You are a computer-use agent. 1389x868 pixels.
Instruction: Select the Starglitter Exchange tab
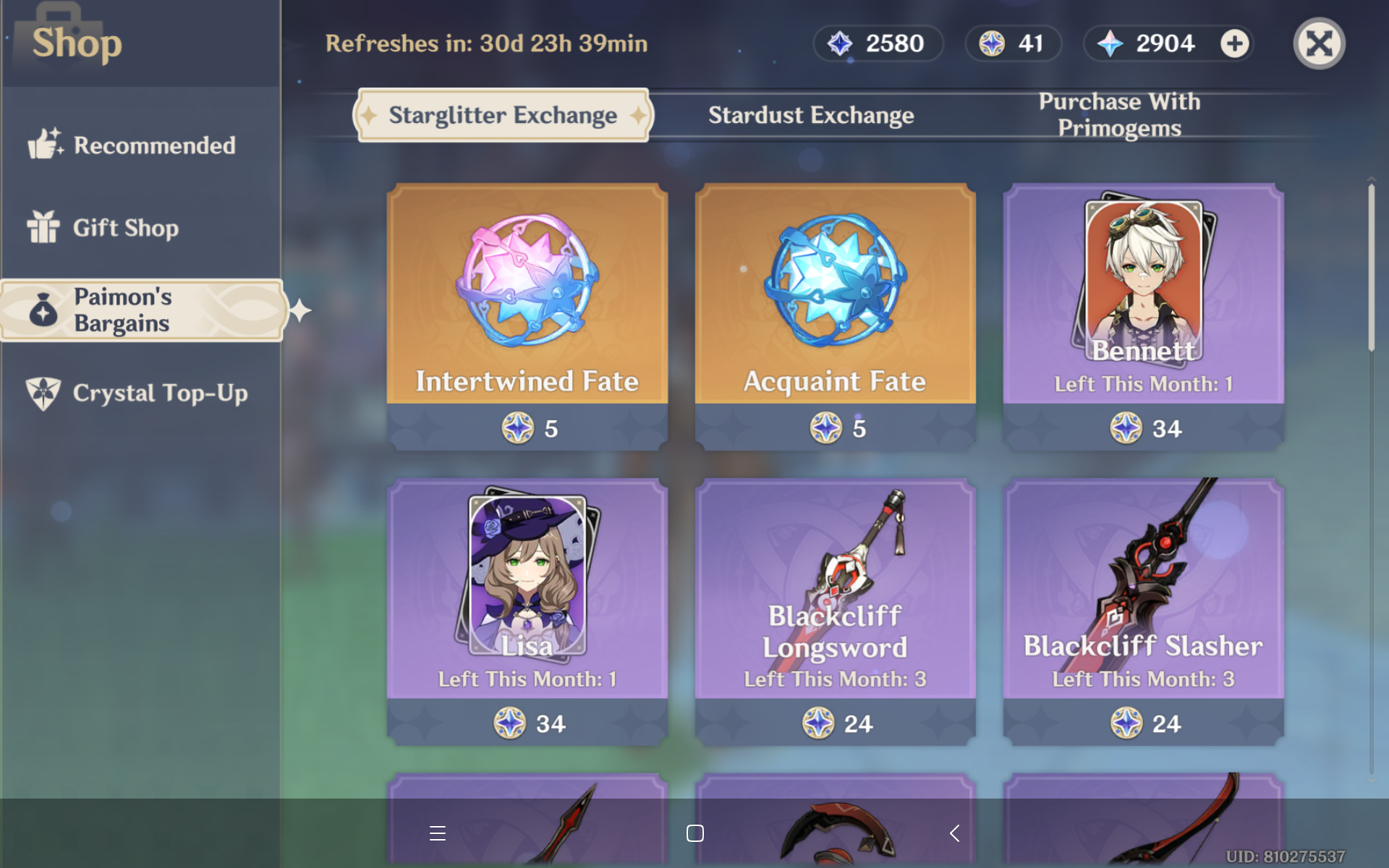click(x=503, y=114)
